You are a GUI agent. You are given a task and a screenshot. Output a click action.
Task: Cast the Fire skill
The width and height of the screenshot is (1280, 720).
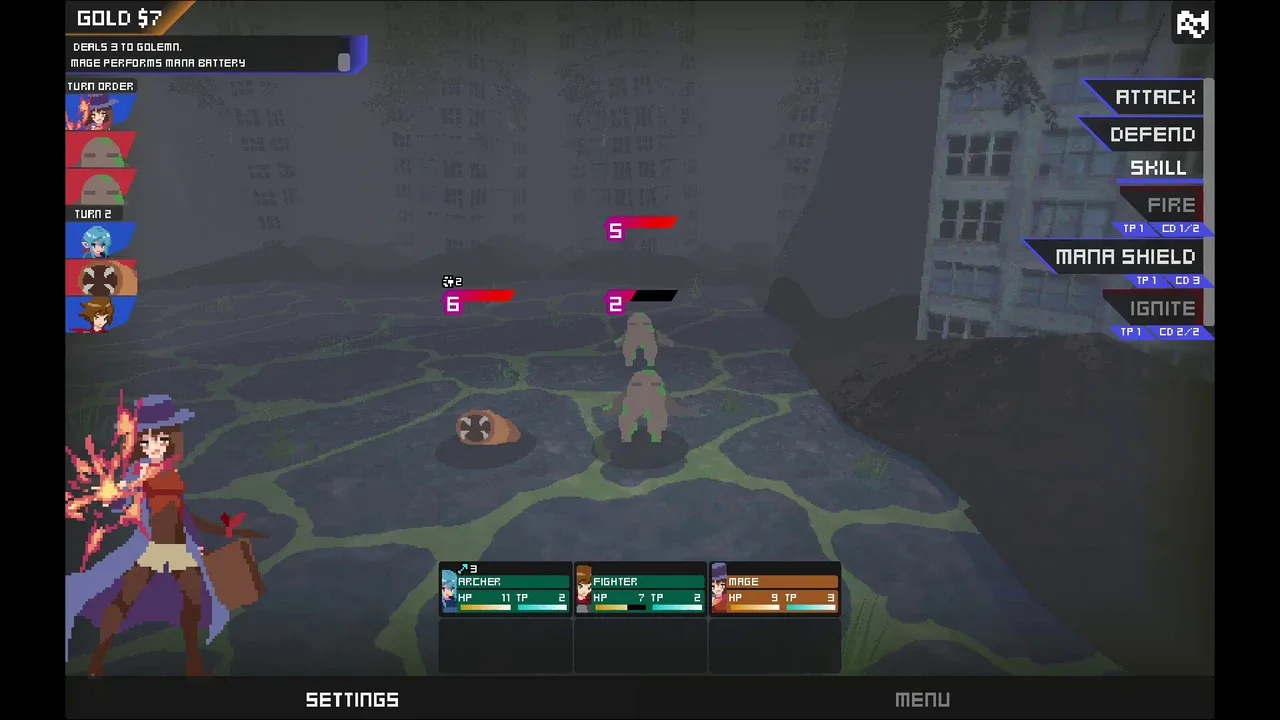pyautogui.click(x=1170, y=206)
